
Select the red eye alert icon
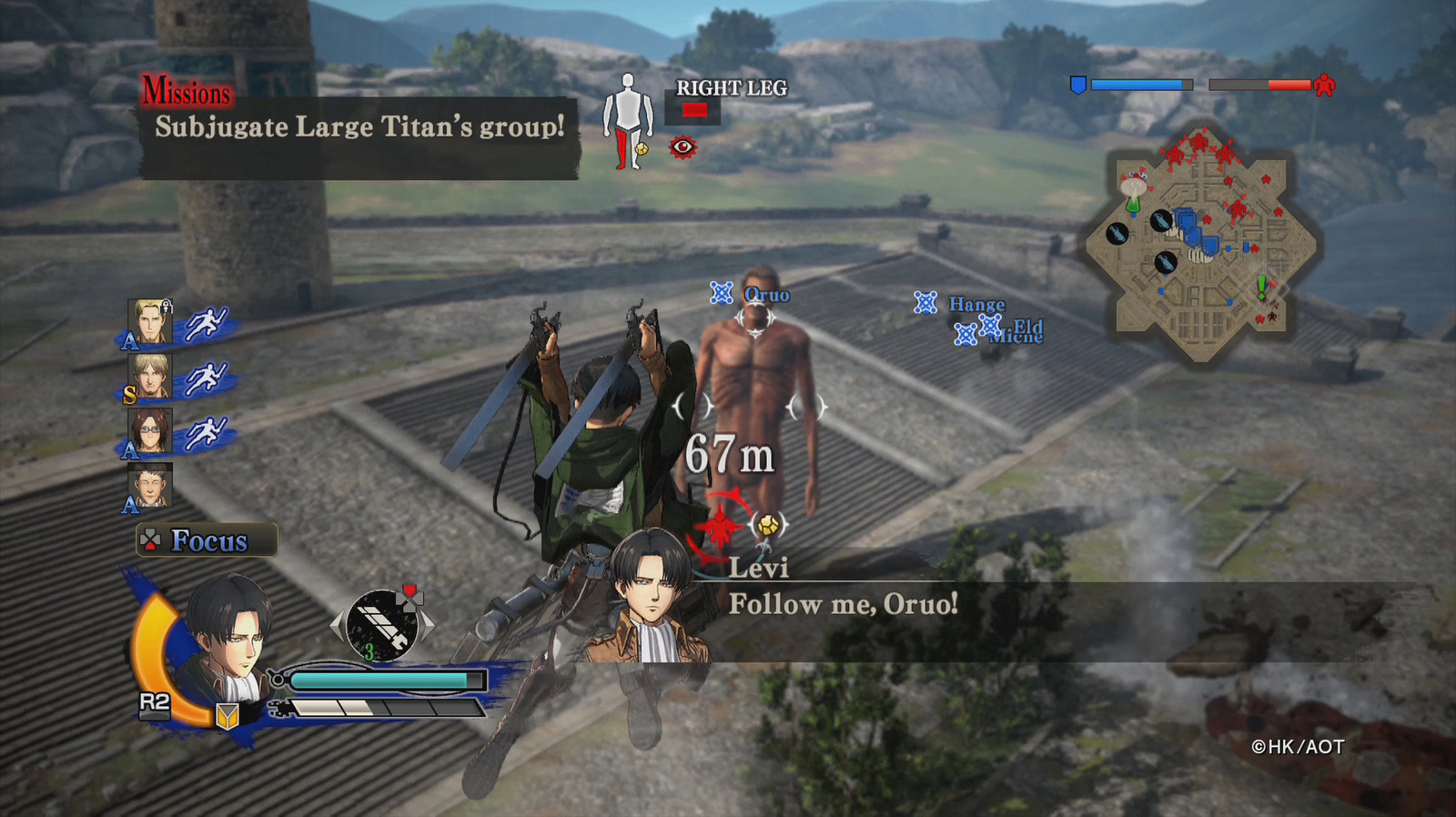tap(682, 146)
